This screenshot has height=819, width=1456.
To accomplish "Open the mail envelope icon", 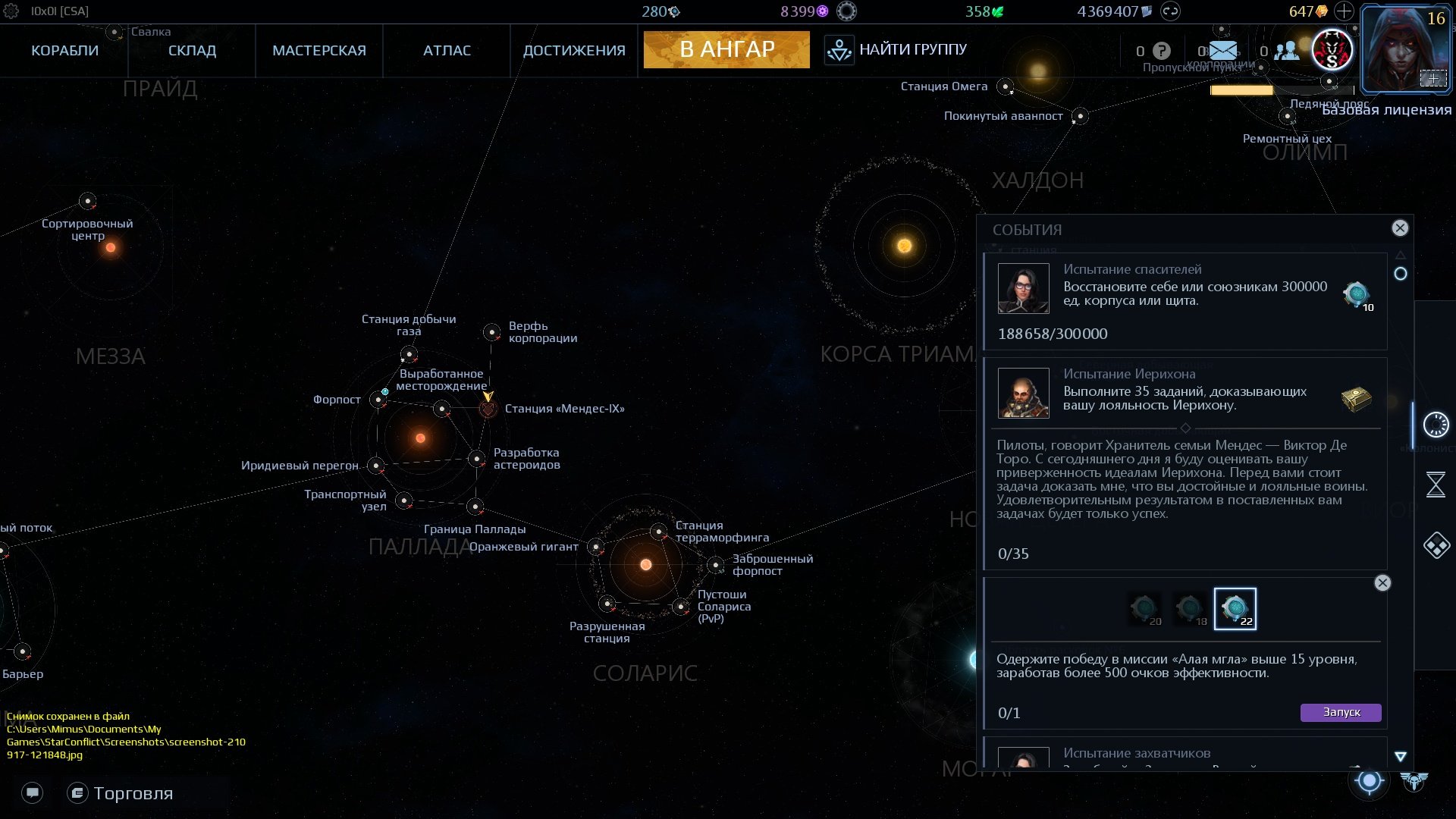I will 1222,51.
